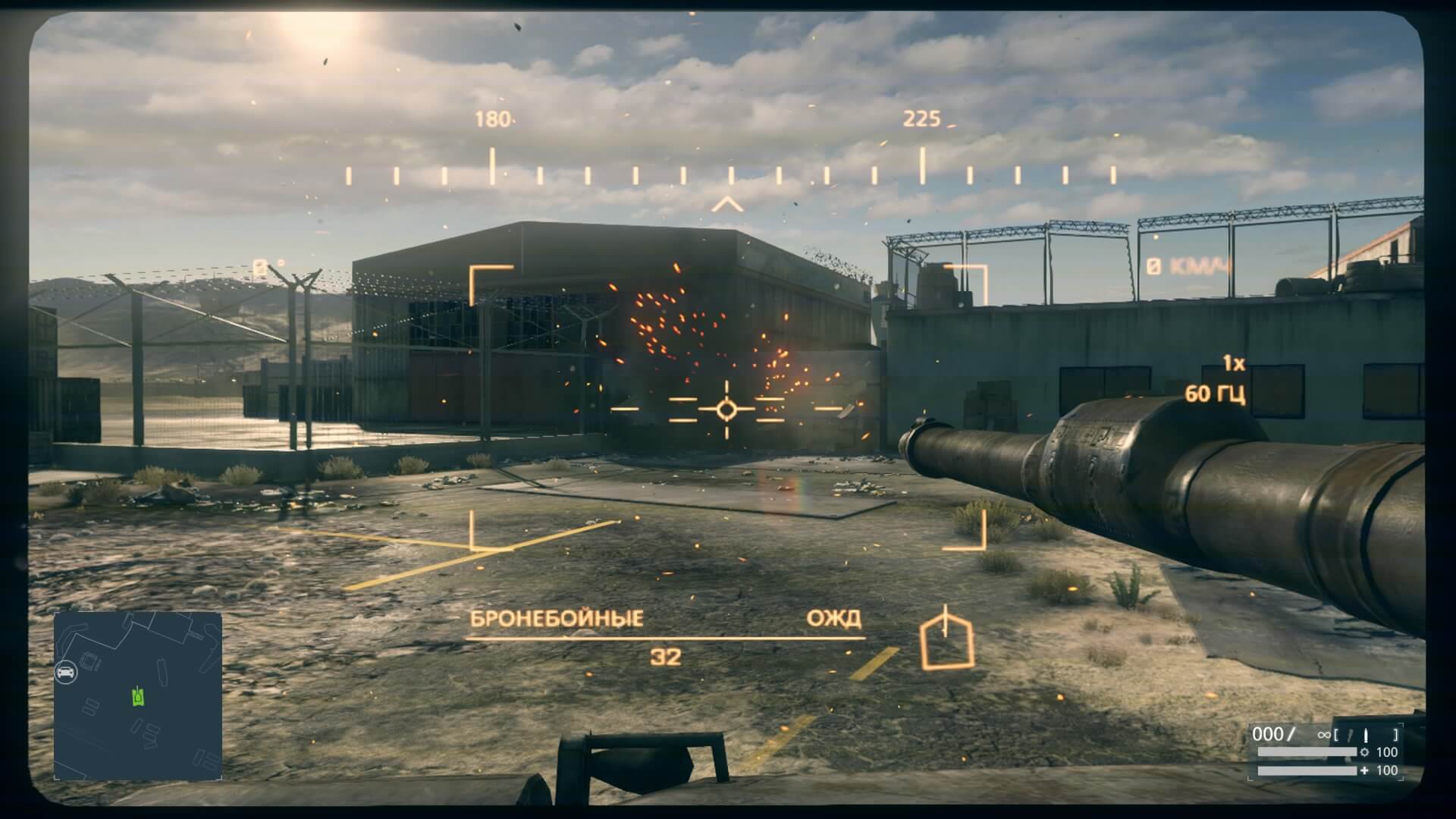Click the ammo count showing 32
This screenshot has height=819, width=1456.
click(666, 656)
